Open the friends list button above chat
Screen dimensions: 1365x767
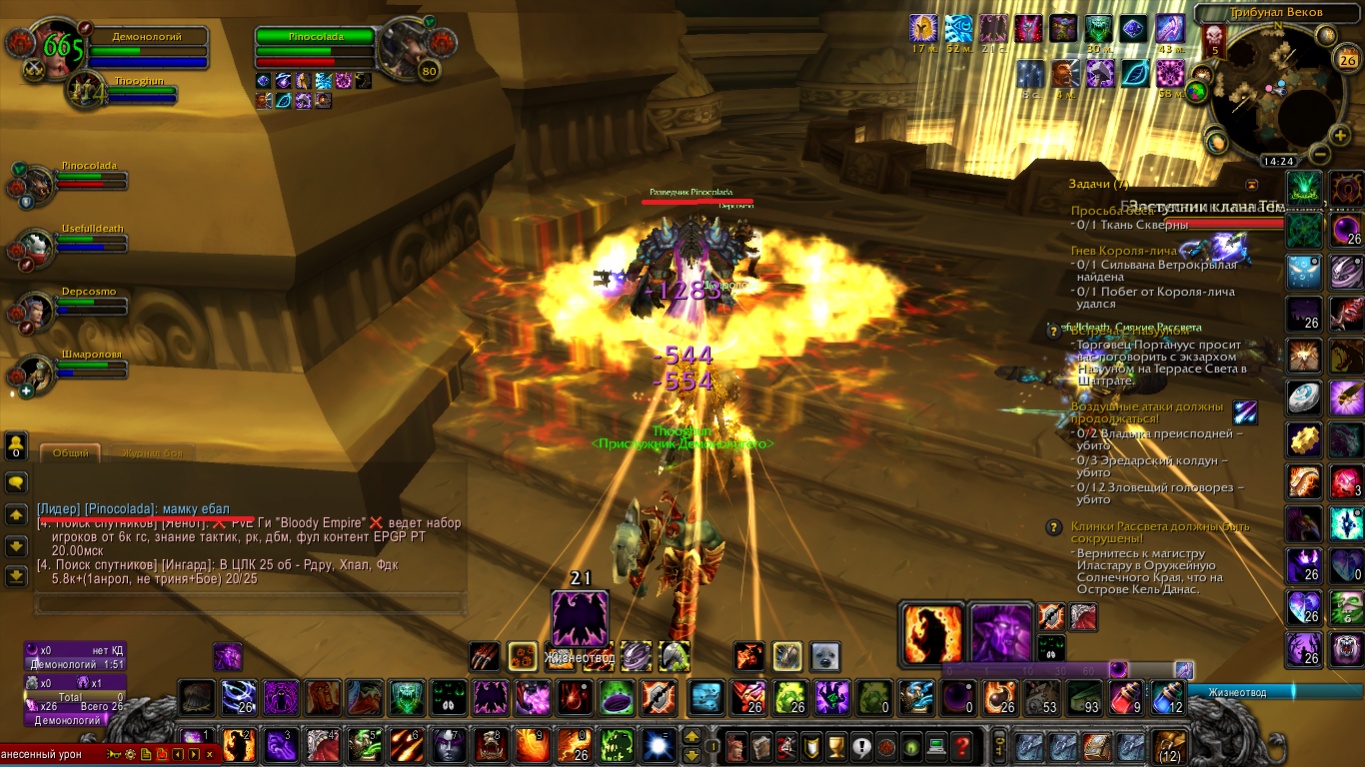pos(16,446)
